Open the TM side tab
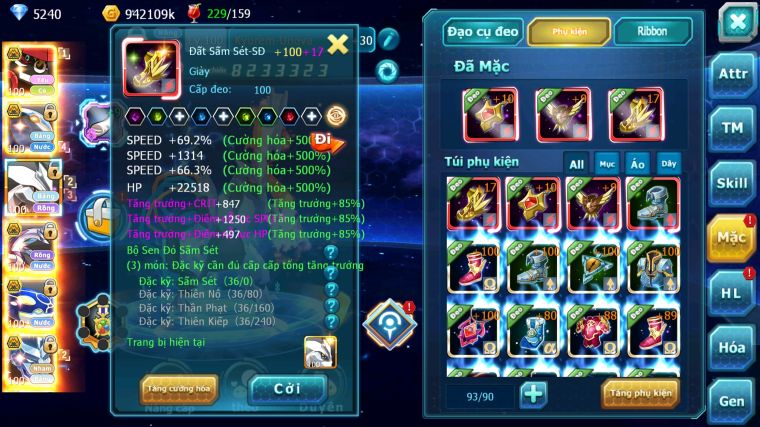The width and height of the screenshot is (760, 427). (x=735, y=127)
